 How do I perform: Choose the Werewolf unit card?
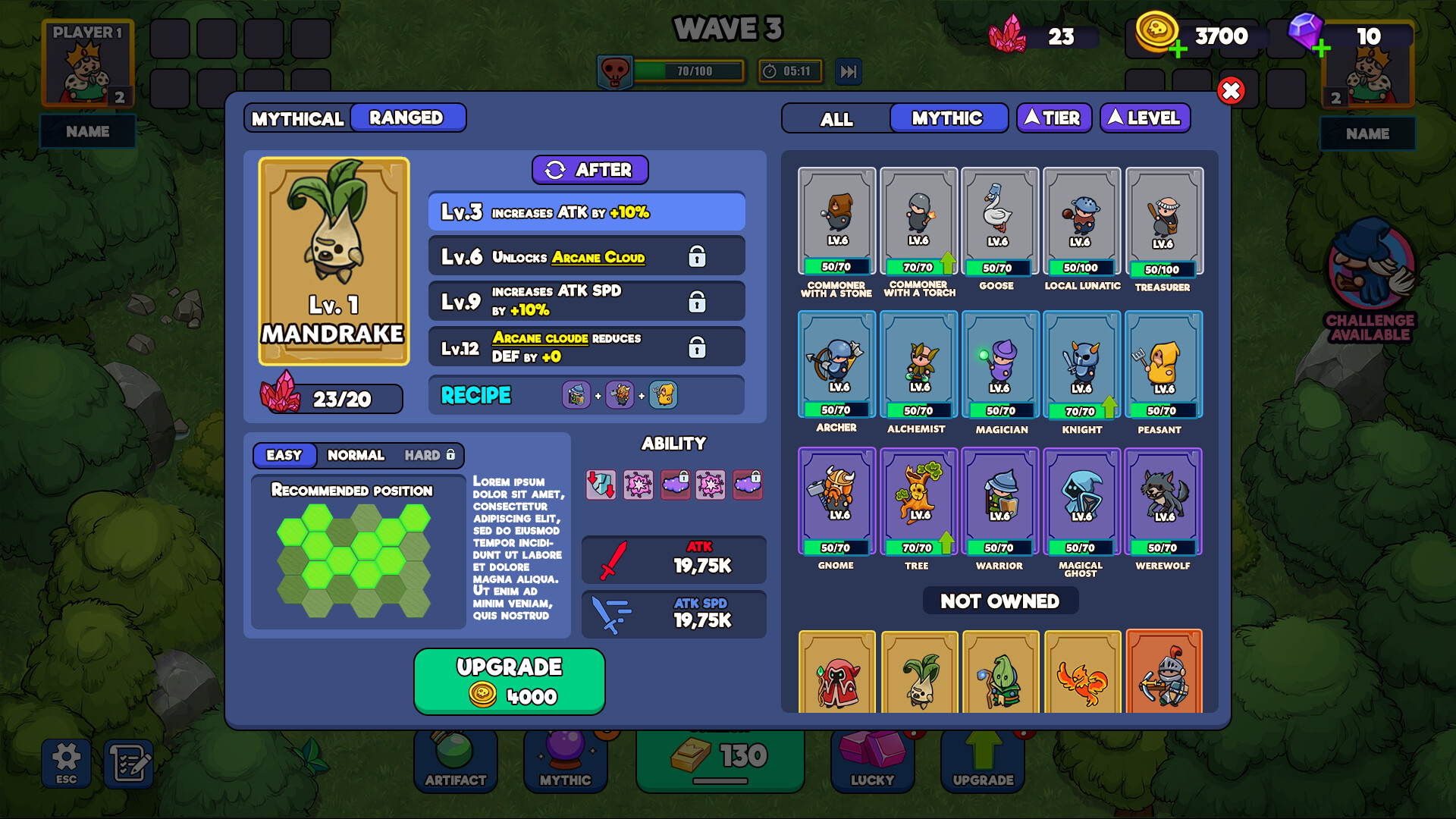pyautogui.click(x=1163, y=501)
